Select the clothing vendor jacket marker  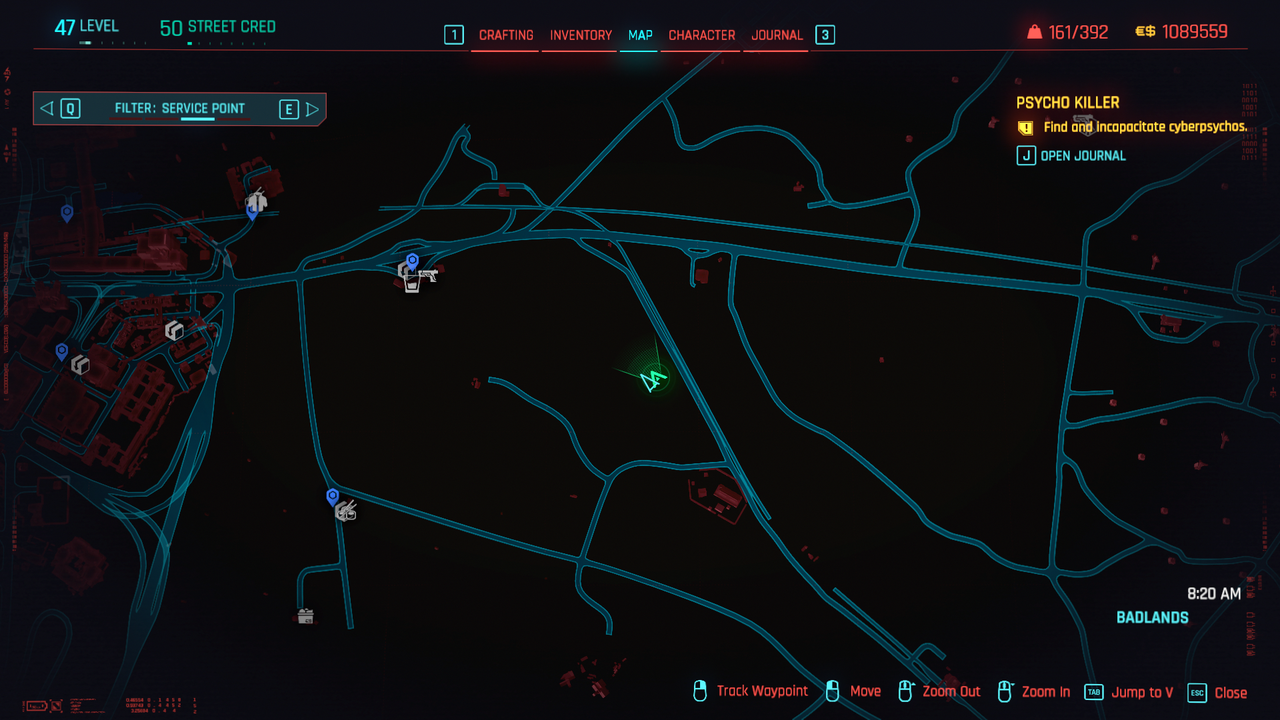tap(257, 200)
